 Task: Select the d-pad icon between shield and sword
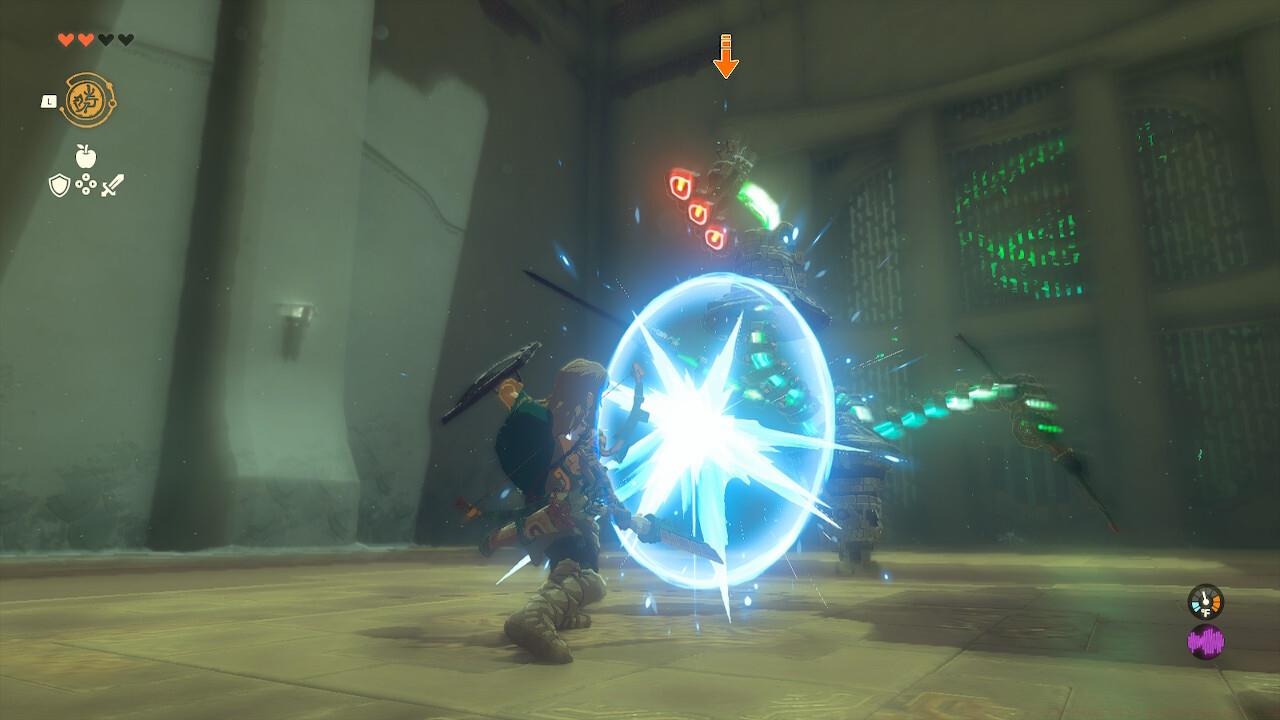(x=85, y=185)
